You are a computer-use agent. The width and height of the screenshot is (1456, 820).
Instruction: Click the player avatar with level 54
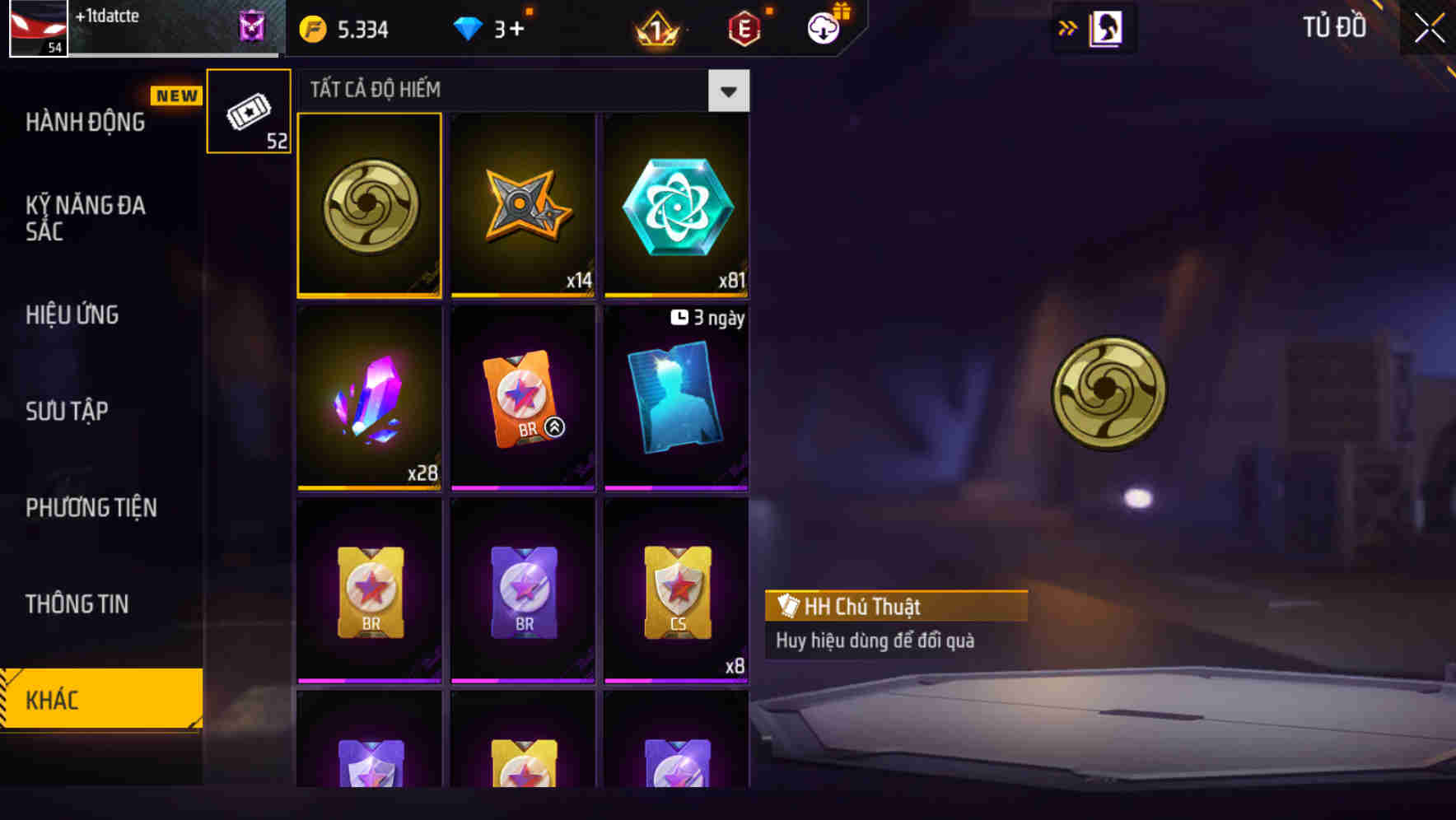38,27
